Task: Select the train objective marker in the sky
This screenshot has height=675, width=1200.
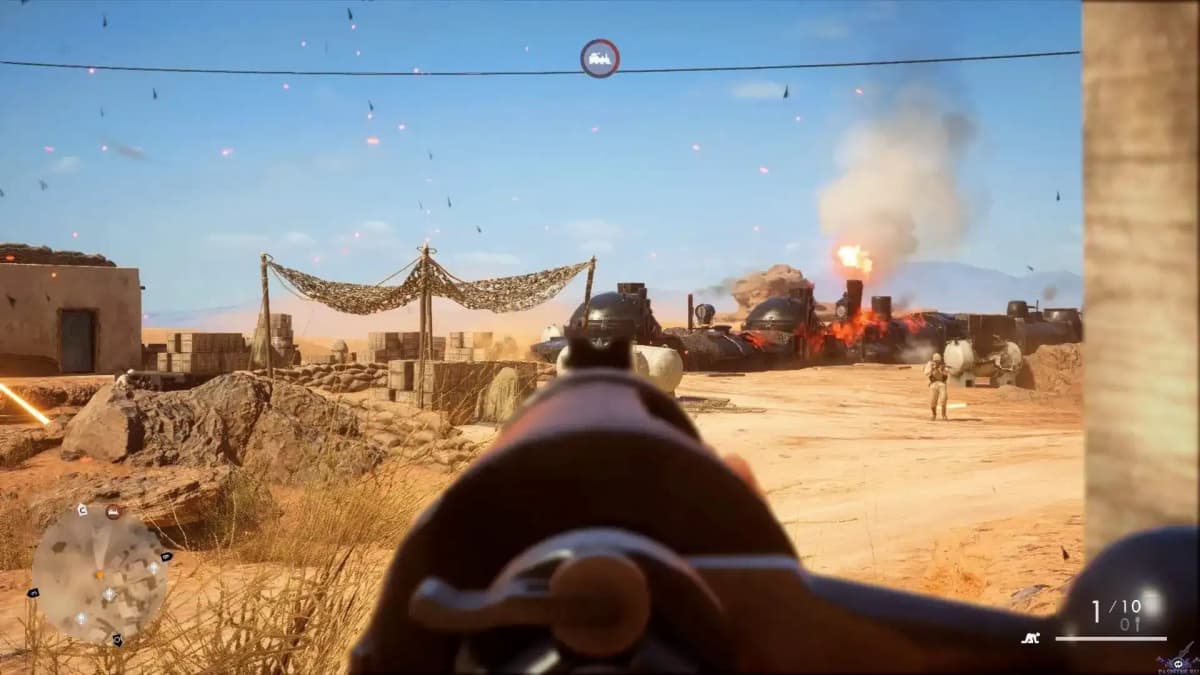Action: tap(600, 58)
